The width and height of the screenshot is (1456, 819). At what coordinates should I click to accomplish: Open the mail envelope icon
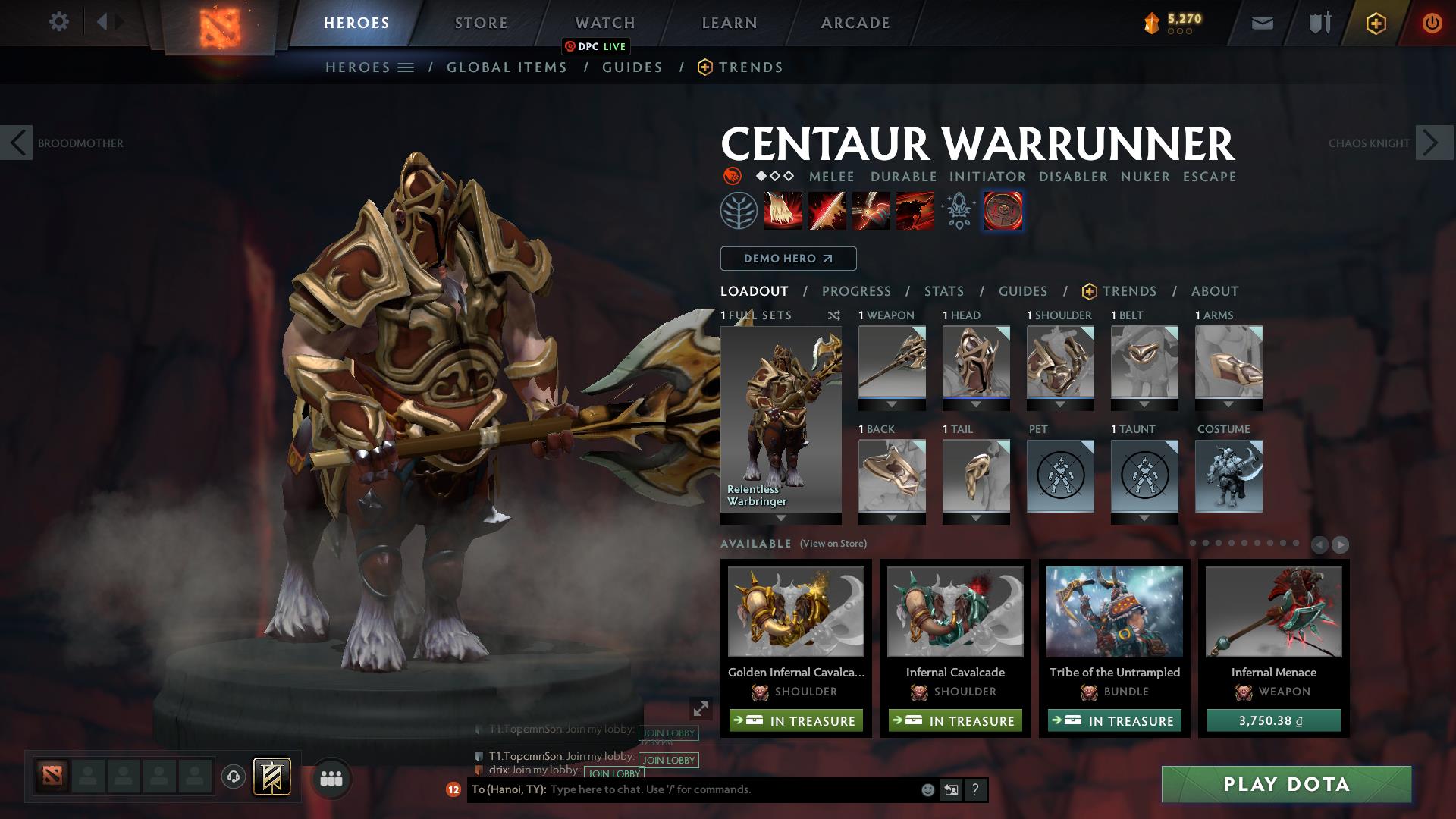coord(1261,22)
